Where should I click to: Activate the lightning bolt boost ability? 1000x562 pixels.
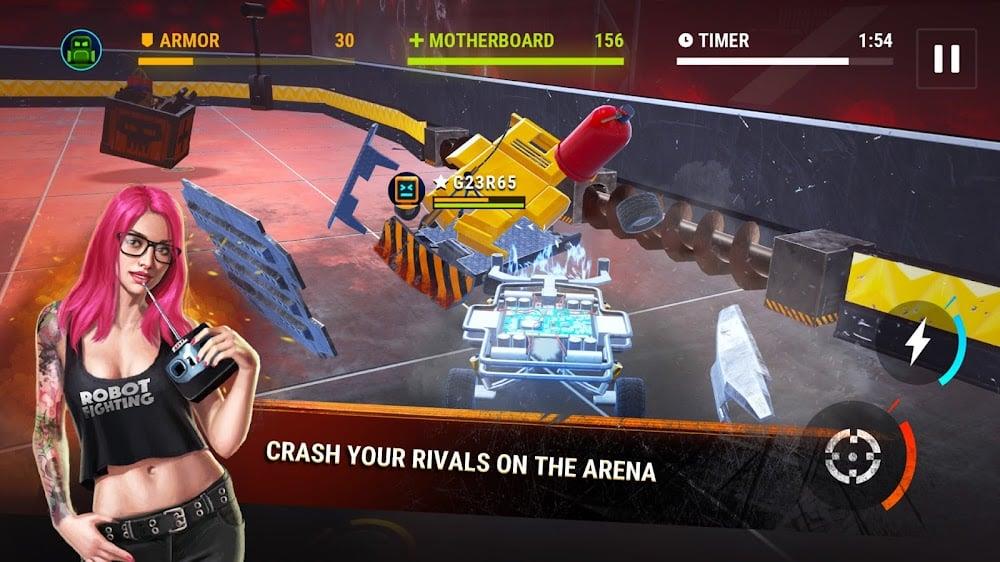917,344
